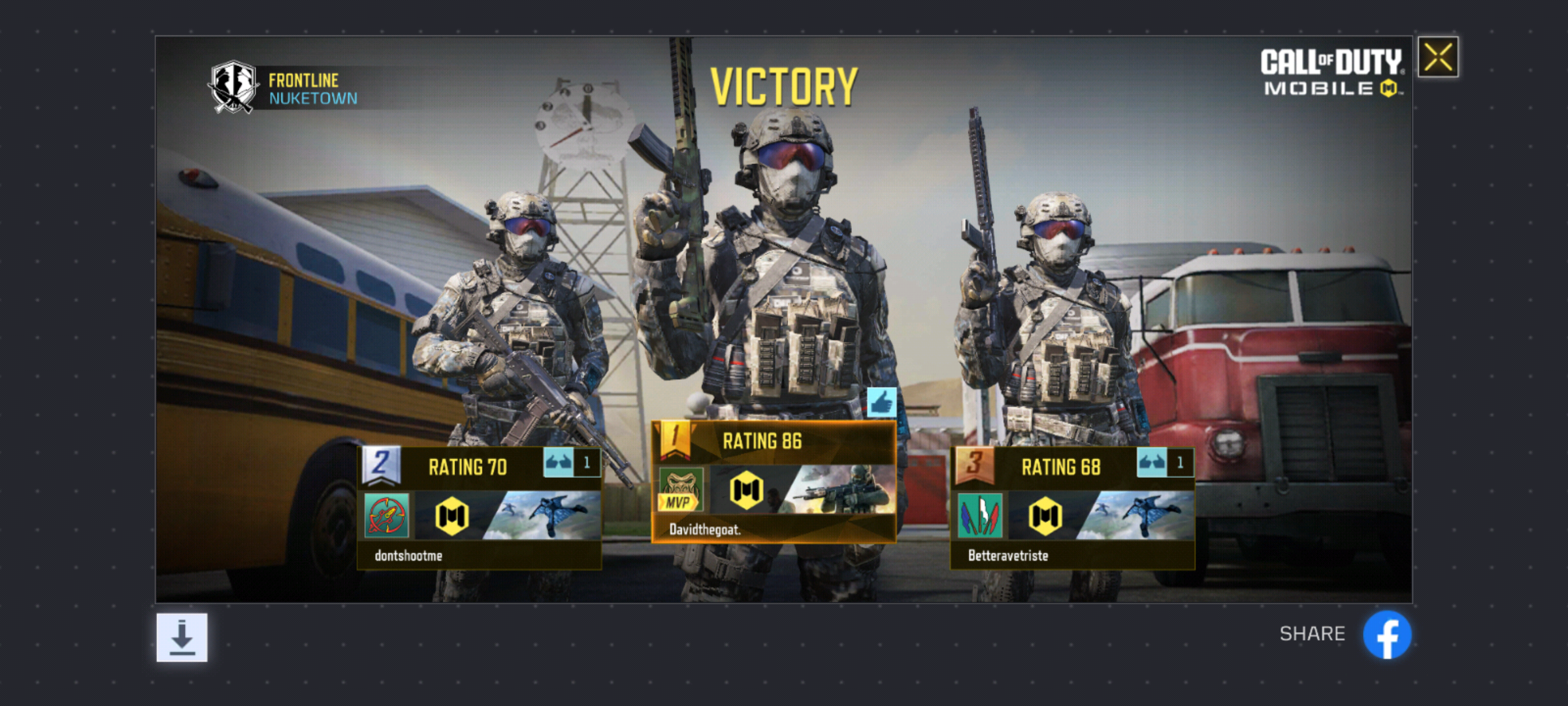
Task: Close the victory share screen
Action: coord(1438,58)
